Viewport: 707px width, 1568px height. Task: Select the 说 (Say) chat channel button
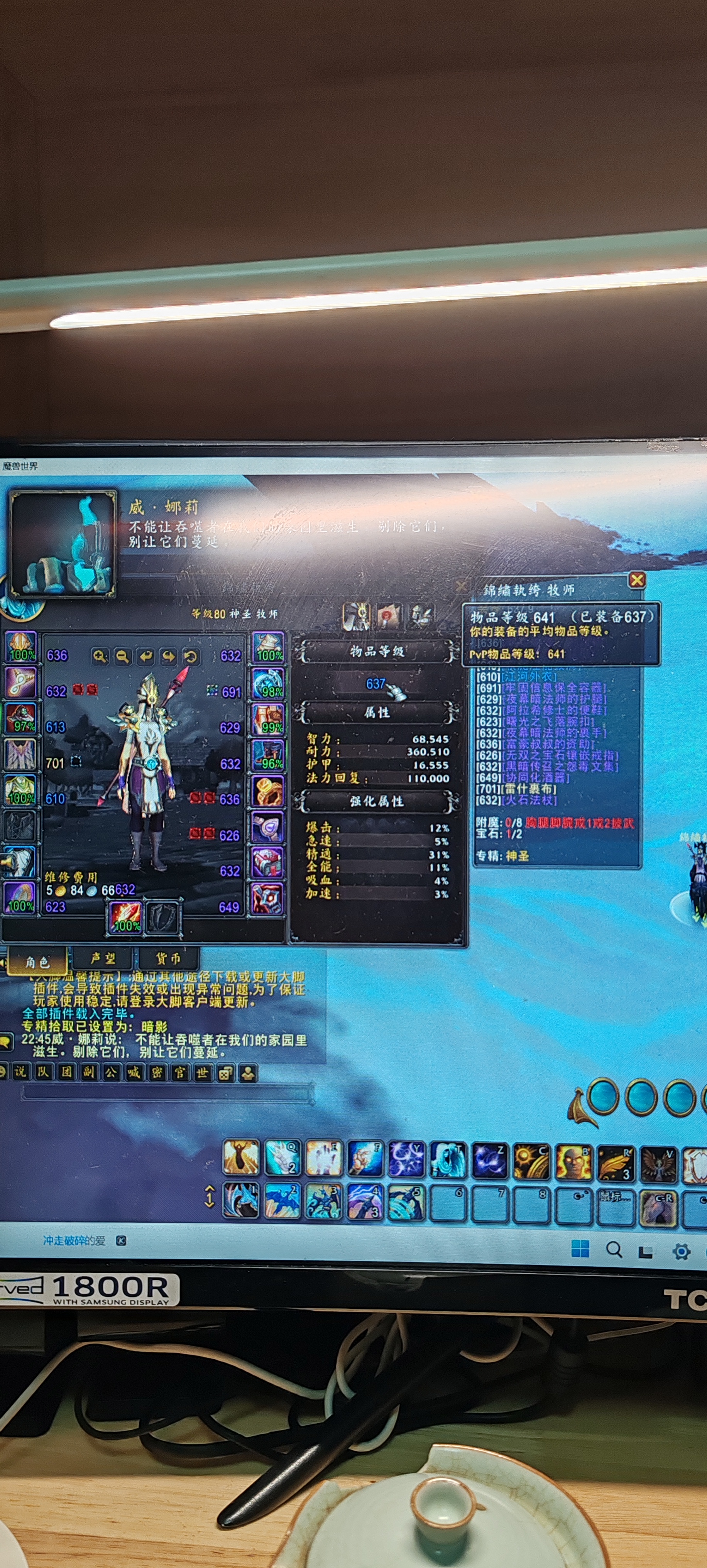click(x=20, y=1072)
